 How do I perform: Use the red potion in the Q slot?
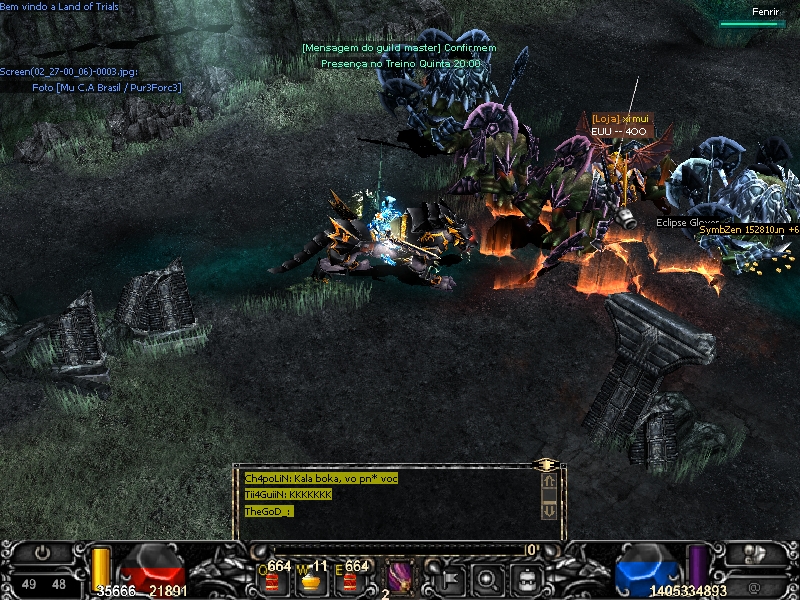(x=271, y=579)
